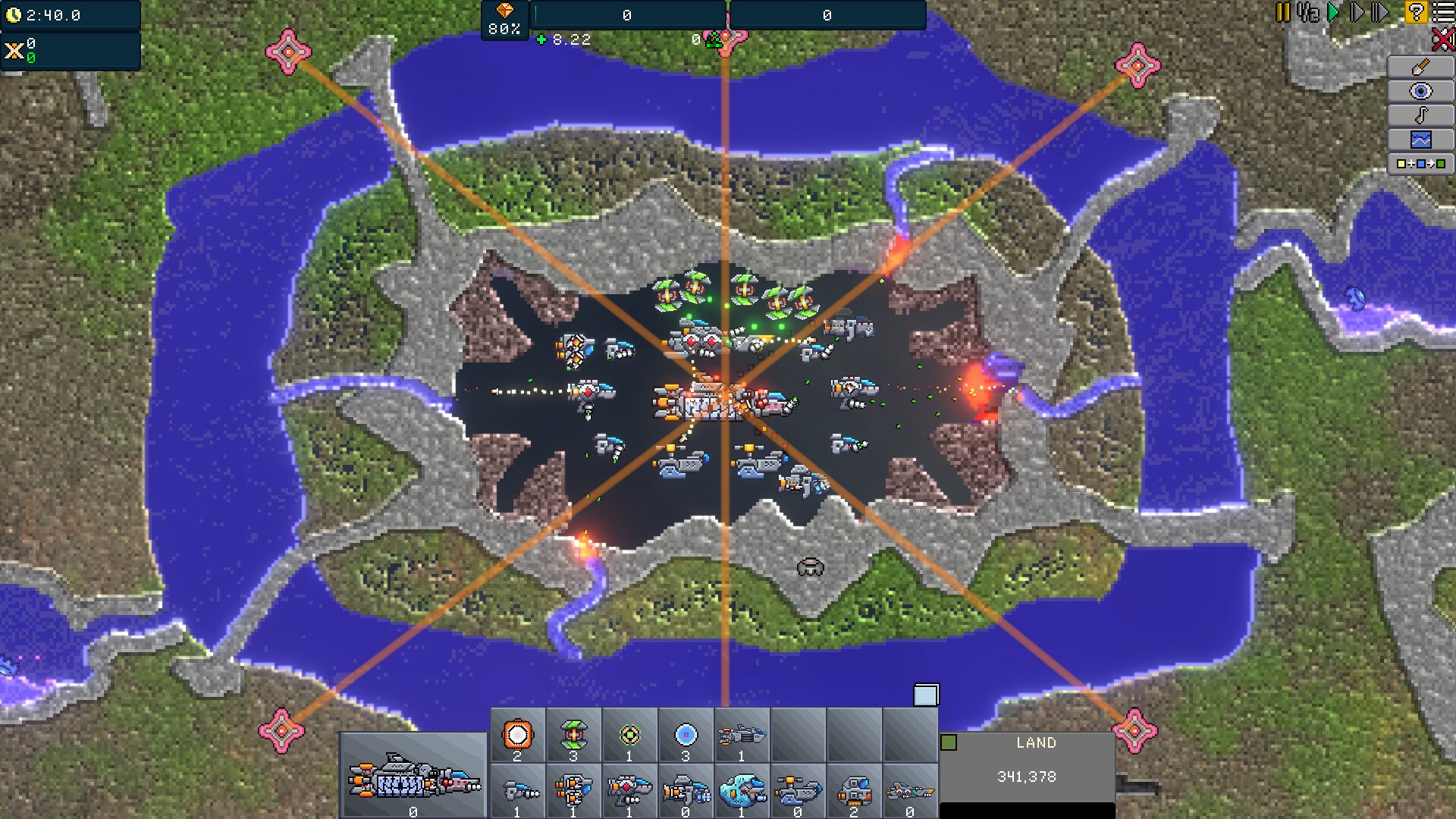
Task: Select the orange ring white orb slot
Action: (x=518, y=736)
